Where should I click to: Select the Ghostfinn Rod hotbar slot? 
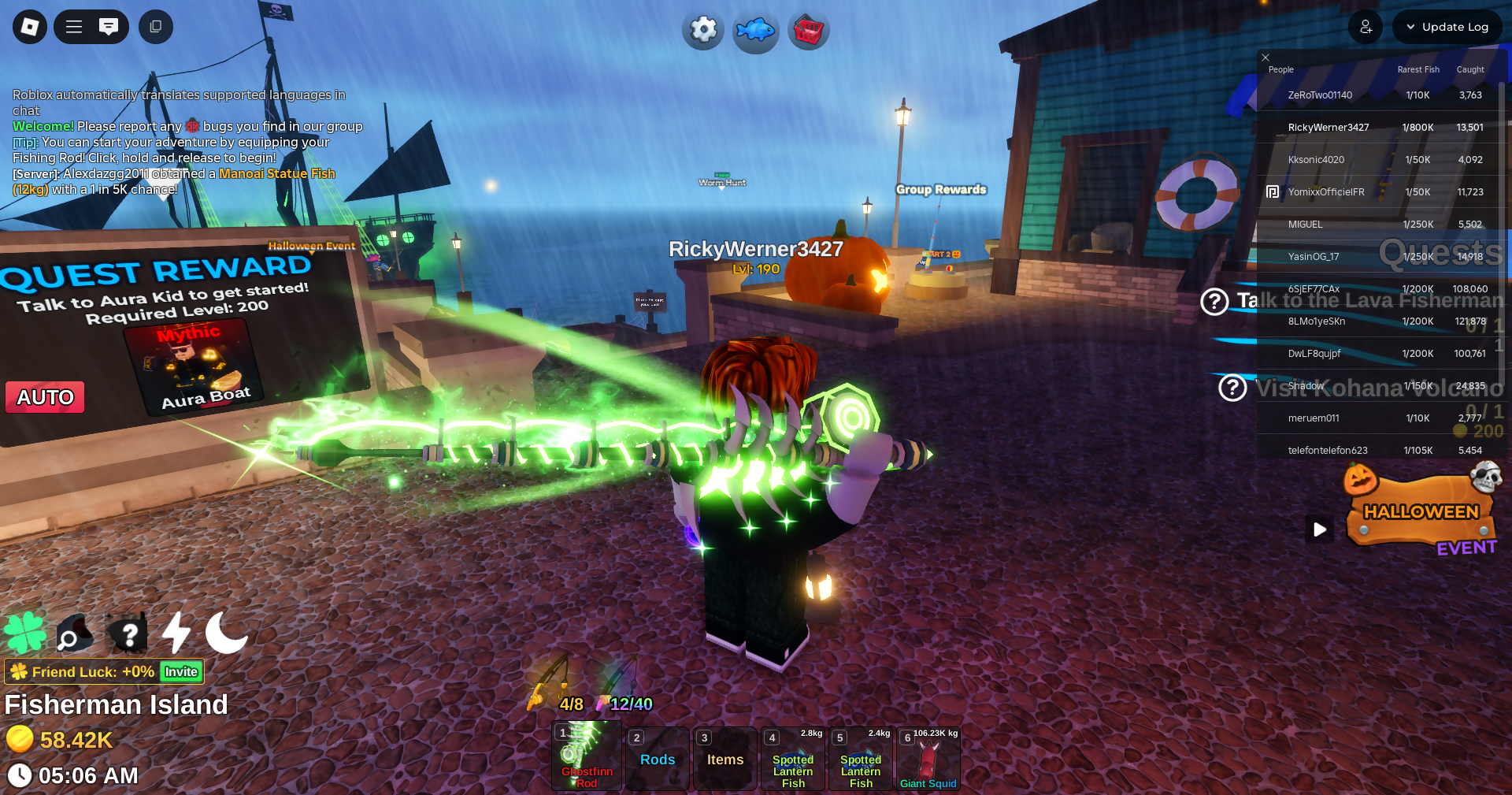pos(587,758)
